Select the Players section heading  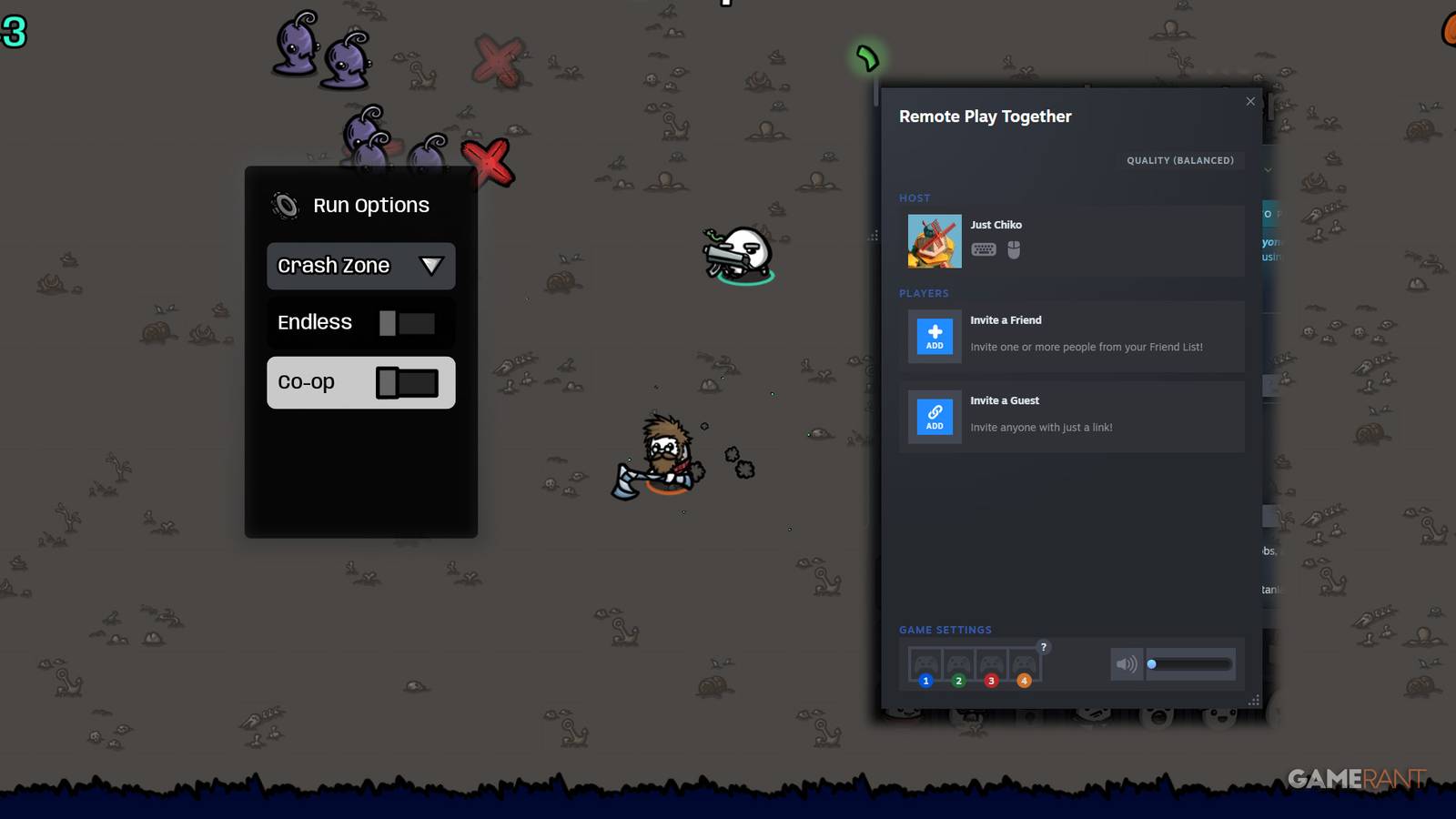(924, 293)
